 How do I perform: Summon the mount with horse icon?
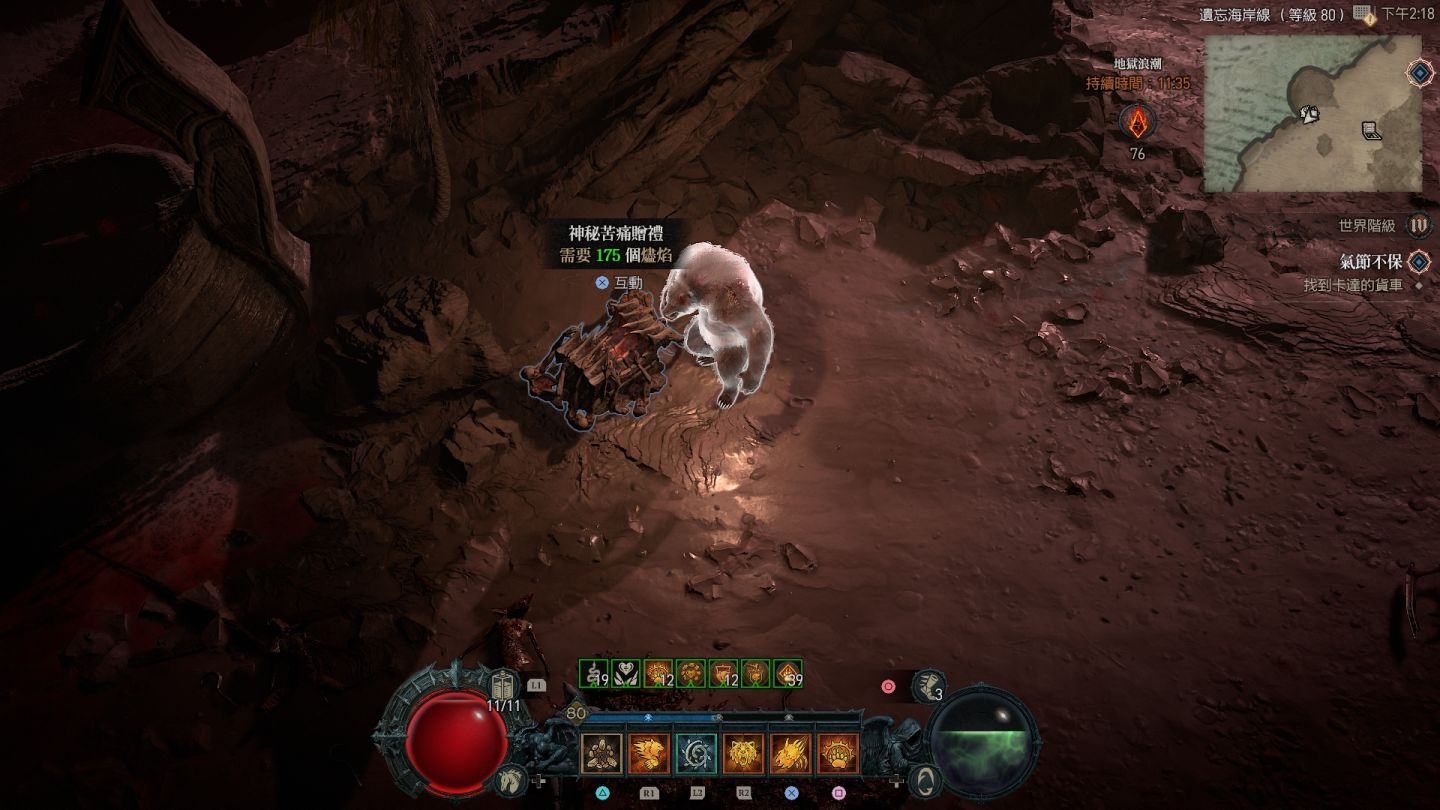coord(510,778)
